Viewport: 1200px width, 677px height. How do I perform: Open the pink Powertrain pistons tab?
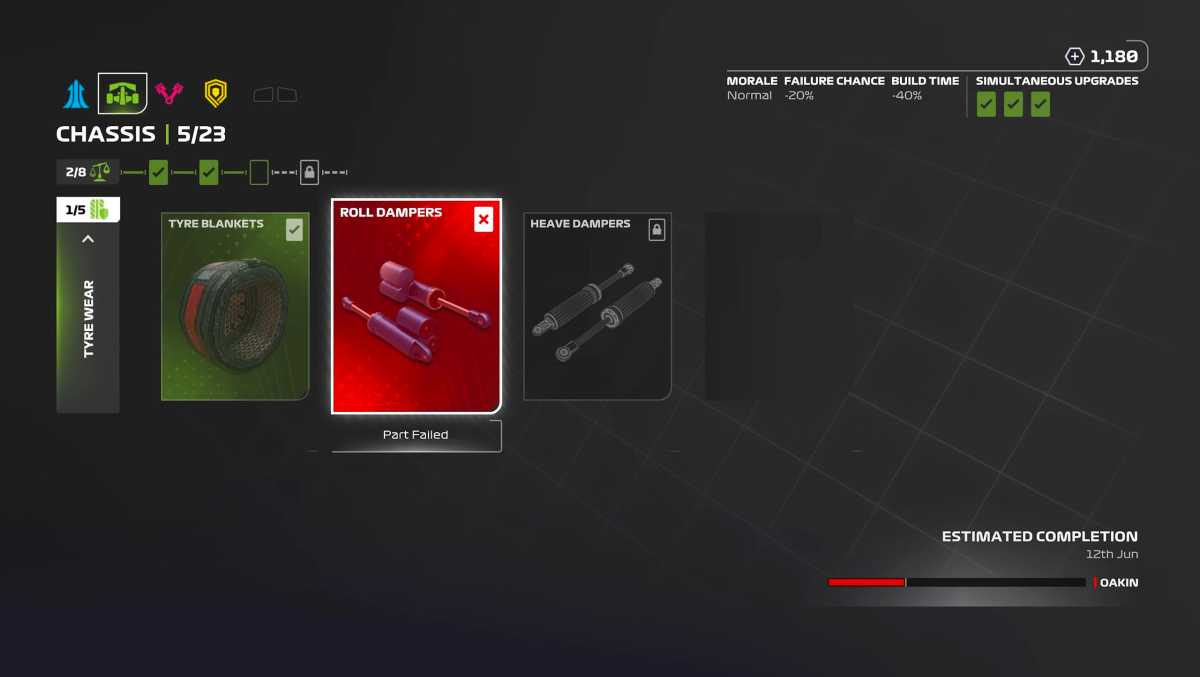[x=169, y=94]
